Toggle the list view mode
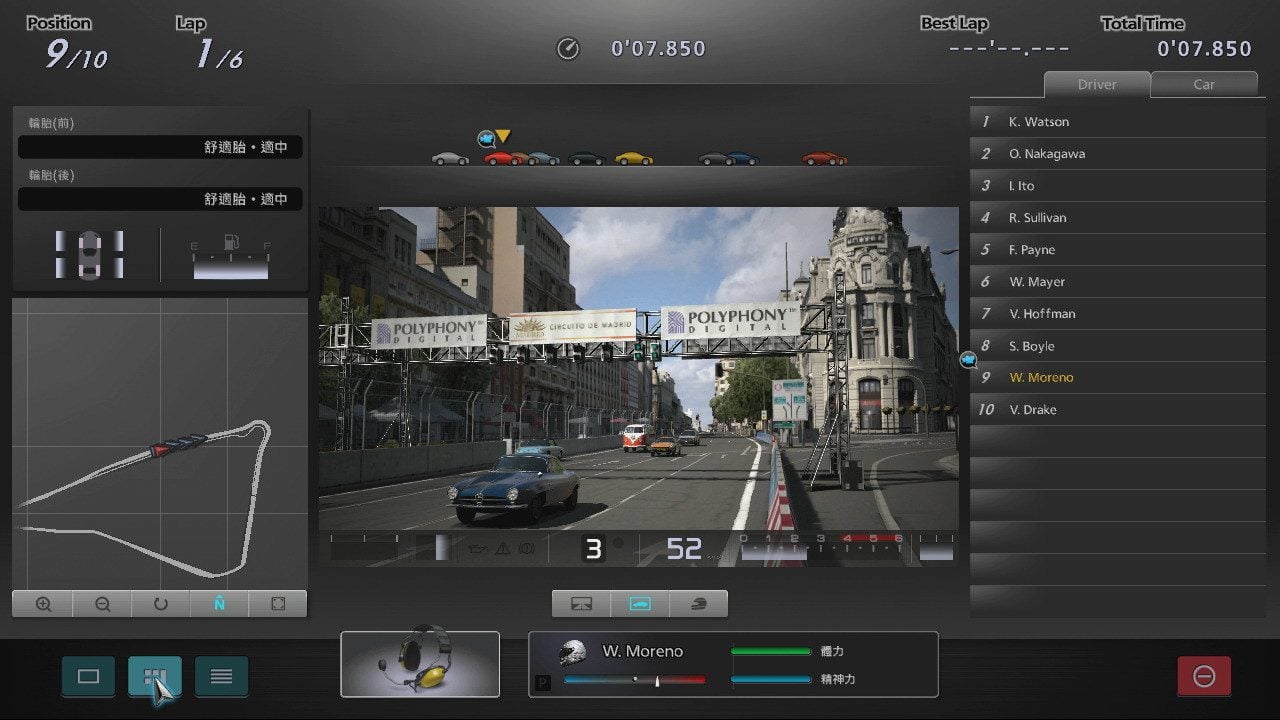This screenshot has height=720, width=1280. point(221,676)
